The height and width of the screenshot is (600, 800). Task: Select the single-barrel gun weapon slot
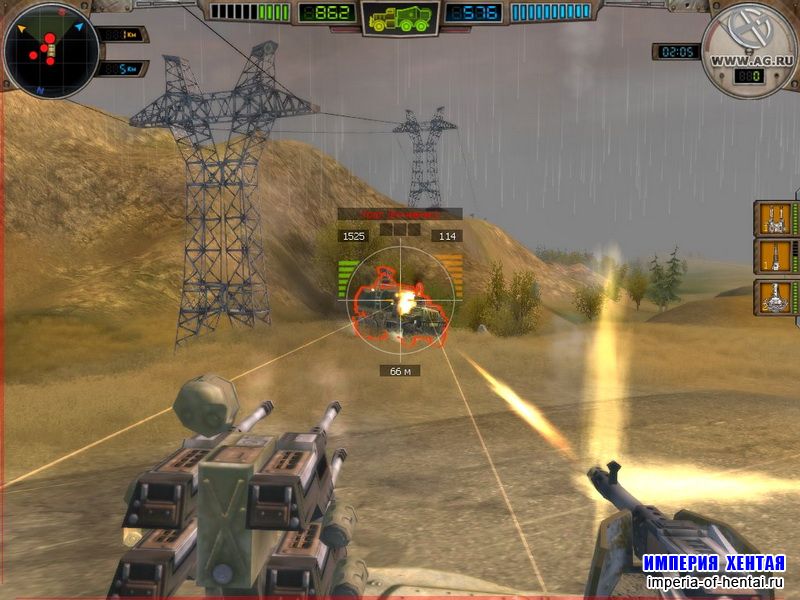tap(773, 256)
